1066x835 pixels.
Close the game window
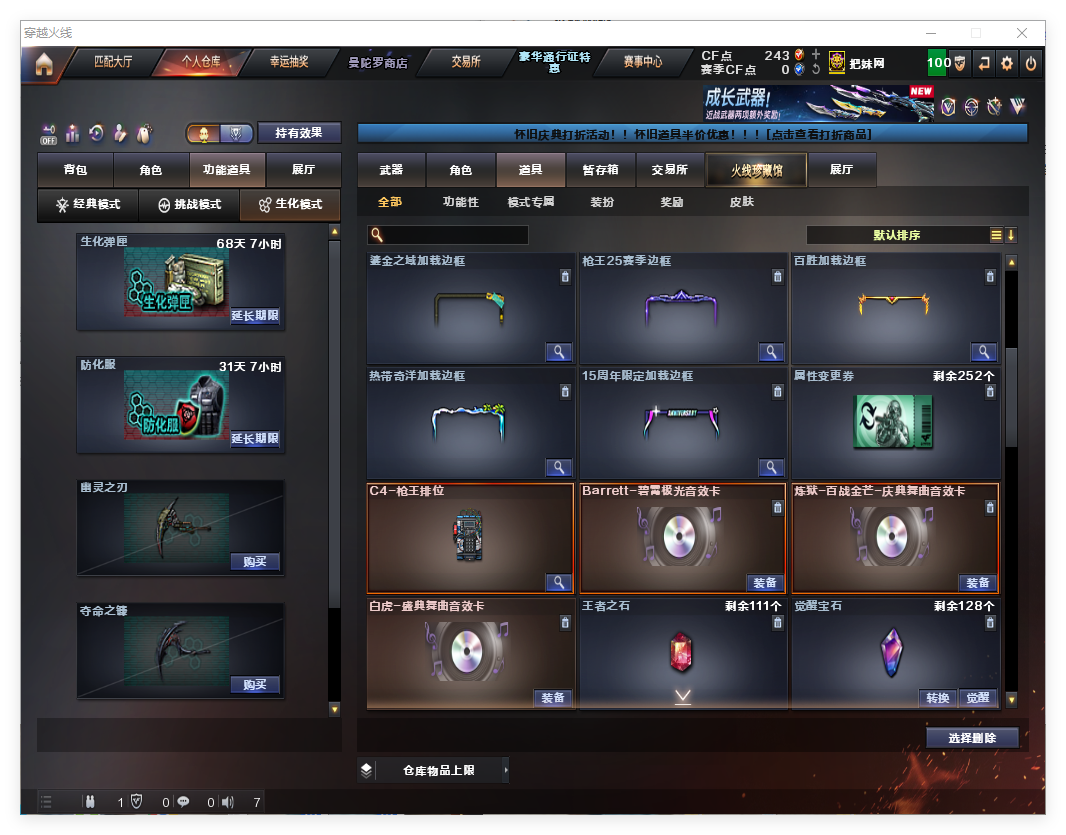[x=1022, y=33]
